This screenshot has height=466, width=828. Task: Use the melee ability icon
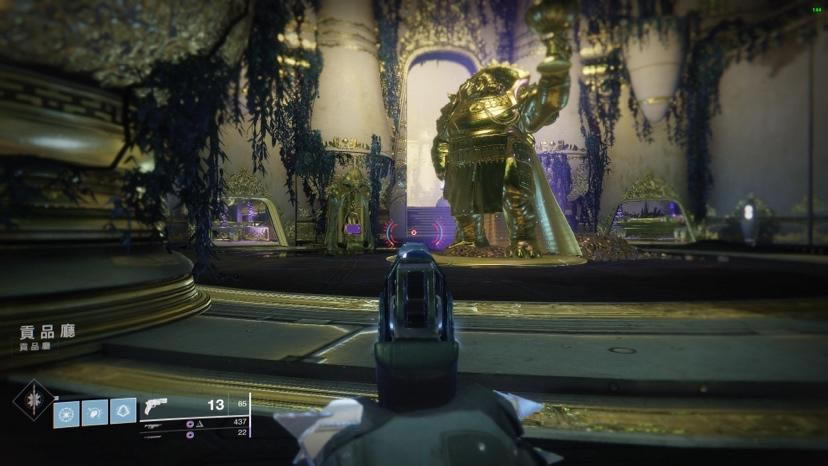tap(95, 412)
